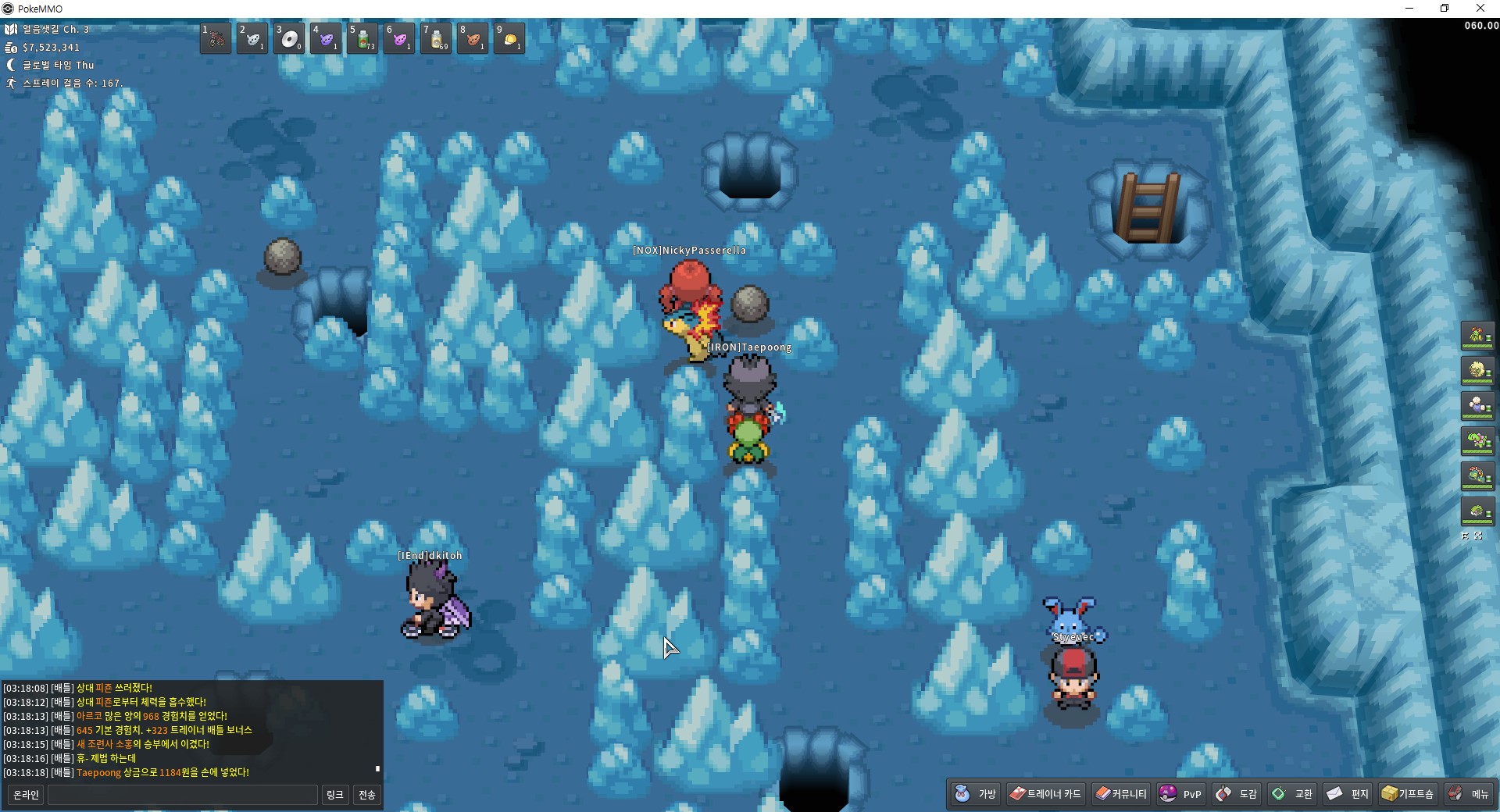
Task: Open the 기프트숍 gift shop
Action: point(1408,794)
